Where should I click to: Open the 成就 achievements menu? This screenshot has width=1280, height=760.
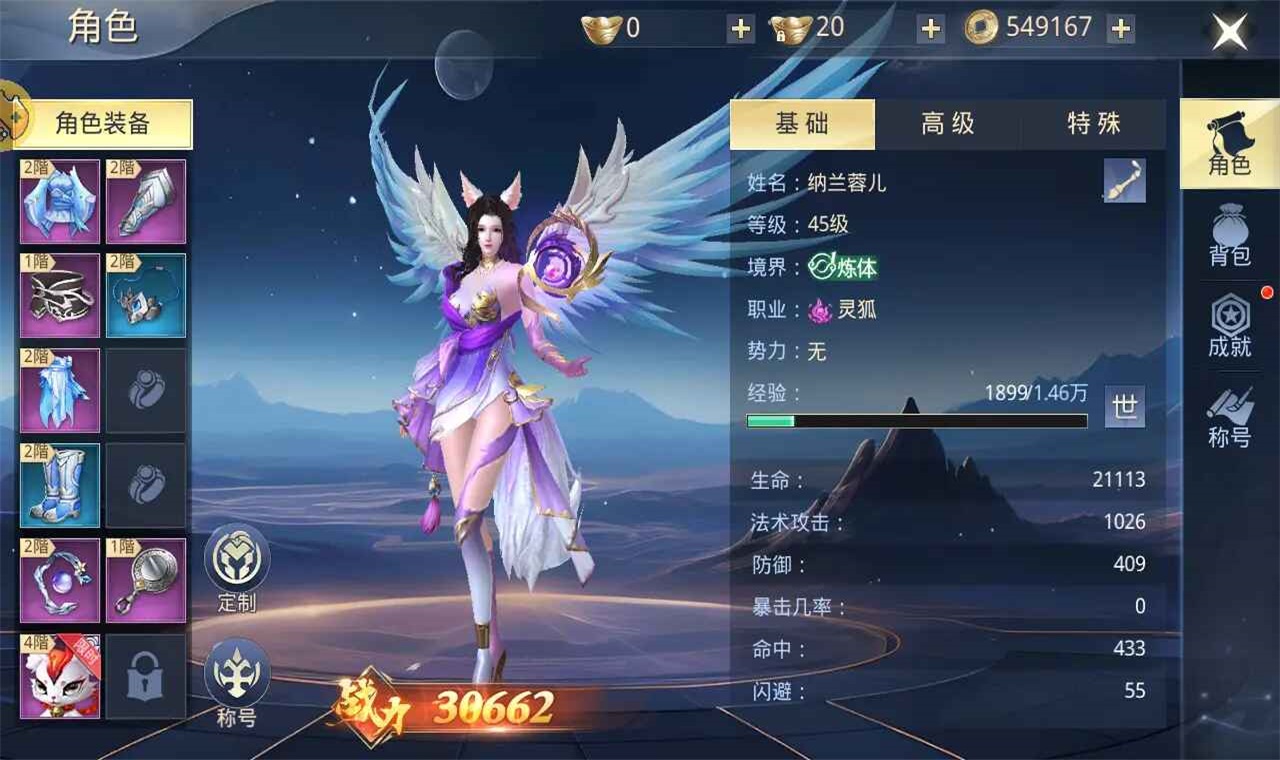(x=1229, y=327)
